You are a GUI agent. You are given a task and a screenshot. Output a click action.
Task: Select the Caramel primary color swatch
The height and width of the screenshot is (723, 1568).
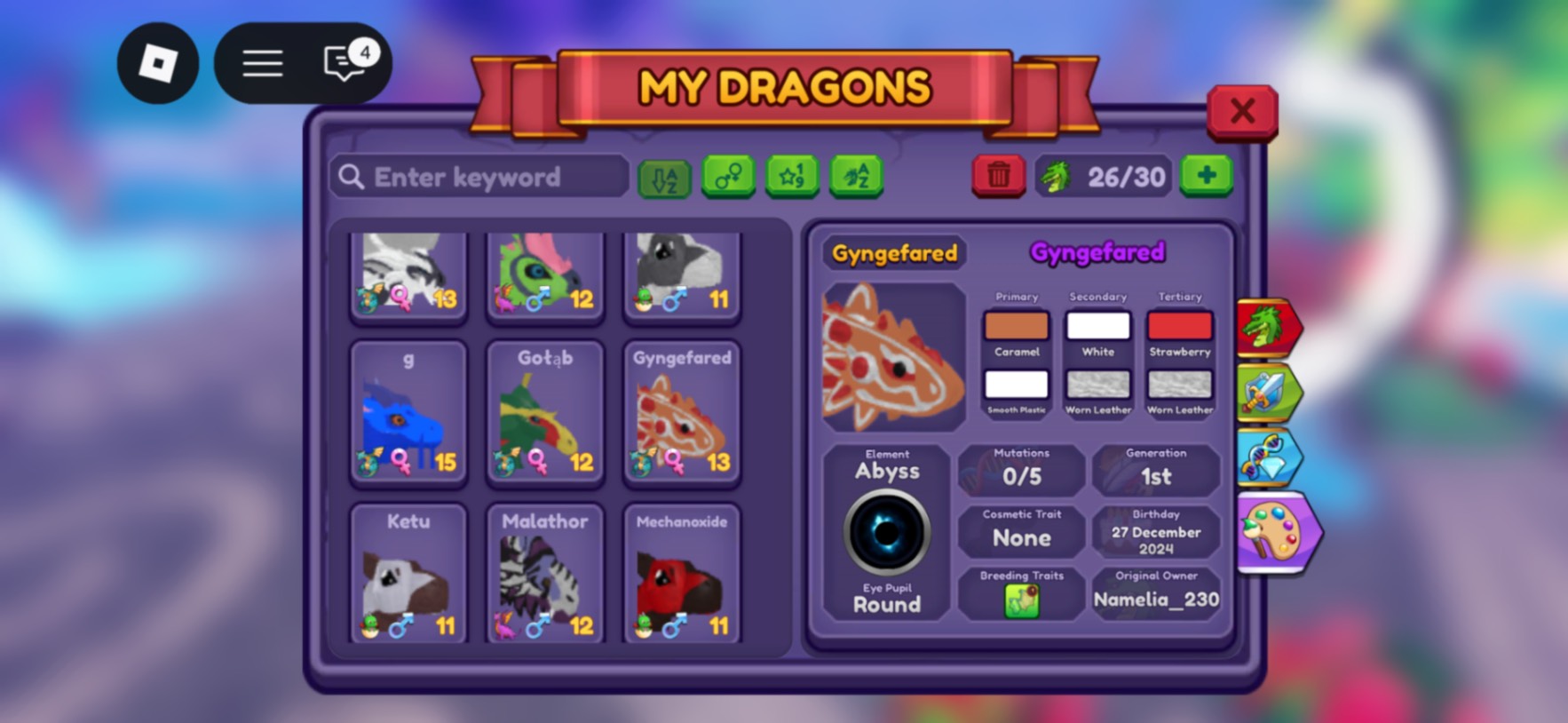(1017, 326)
